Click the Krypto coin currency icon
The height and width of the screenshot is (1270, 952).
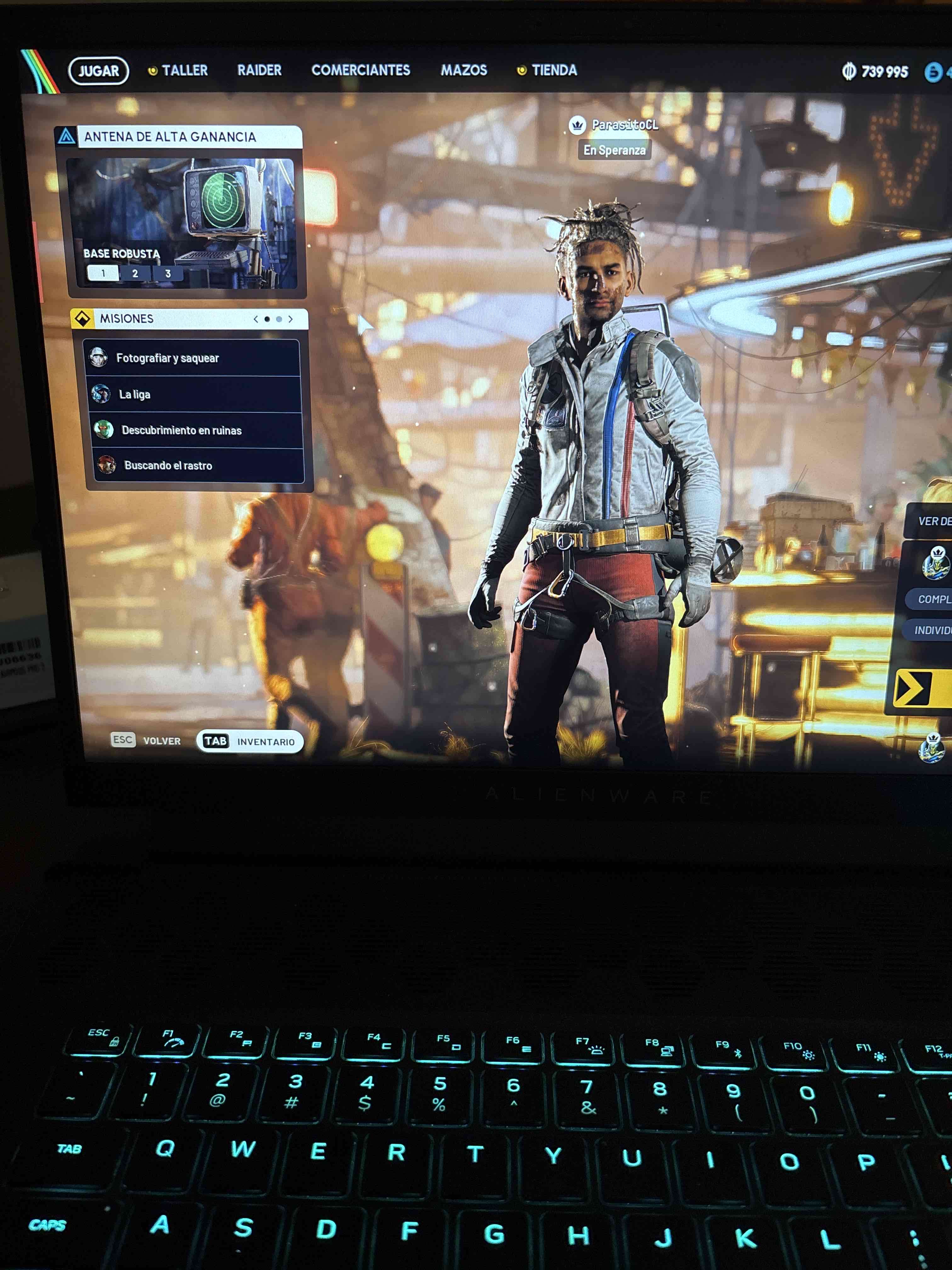pyautogui.click(x=849, y=72)
